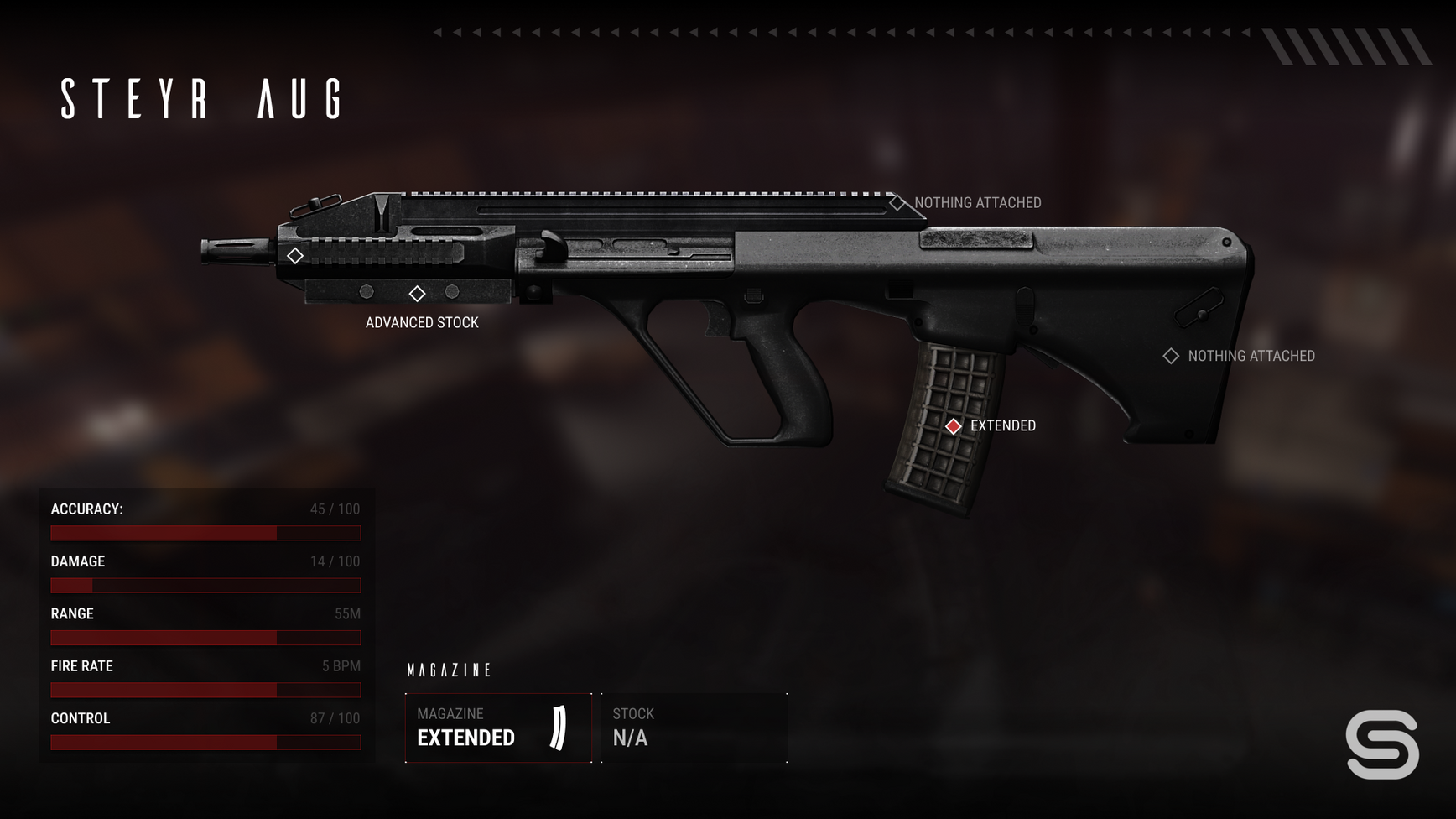Select the barrel attachment diamond near muzzle
The height and width of the screenshot is (819, 1456).
coord(295,256)
